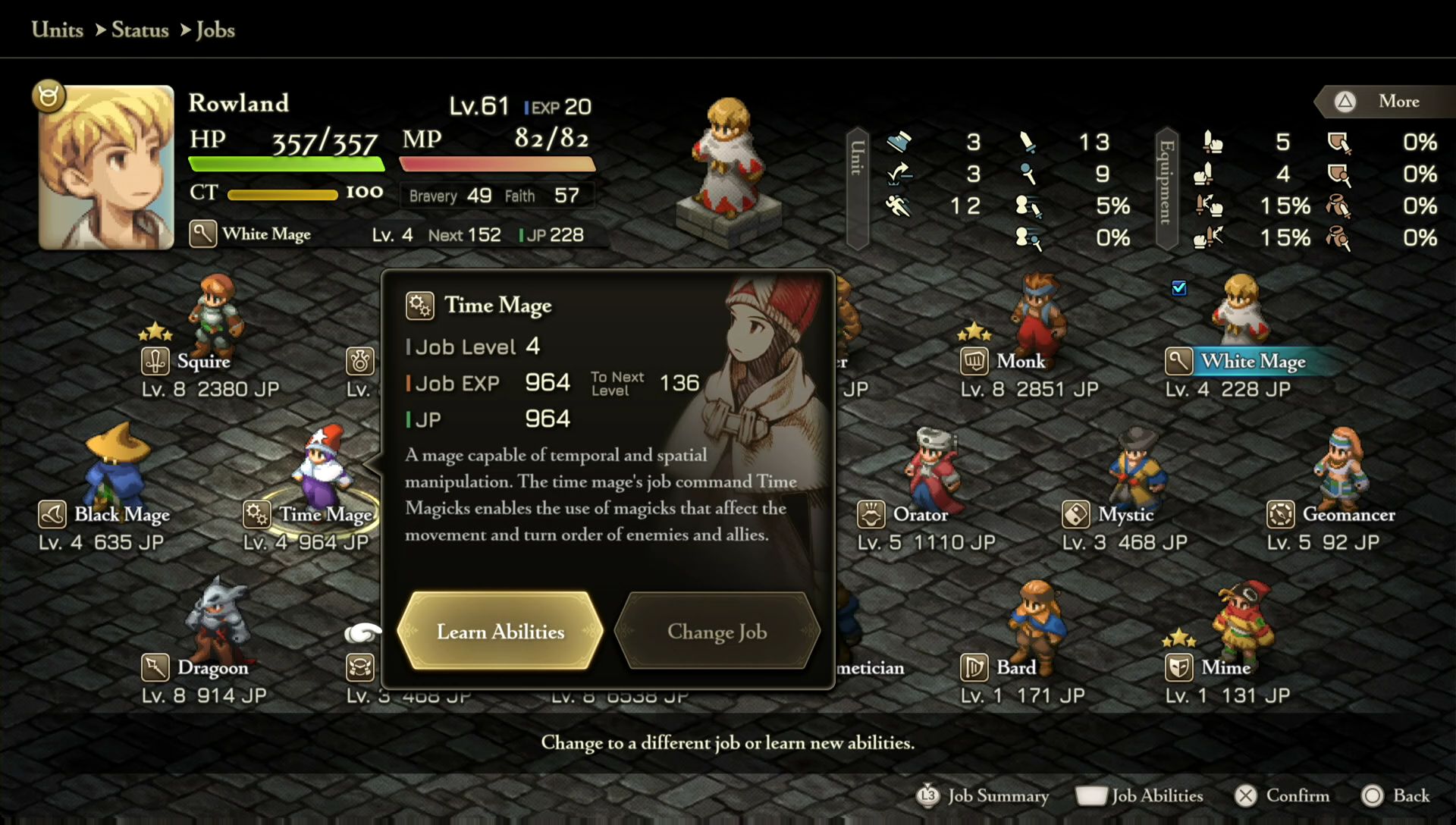1456x825 pixels.
Task: Choose the Mystic job
Action: click(1125, 514)
